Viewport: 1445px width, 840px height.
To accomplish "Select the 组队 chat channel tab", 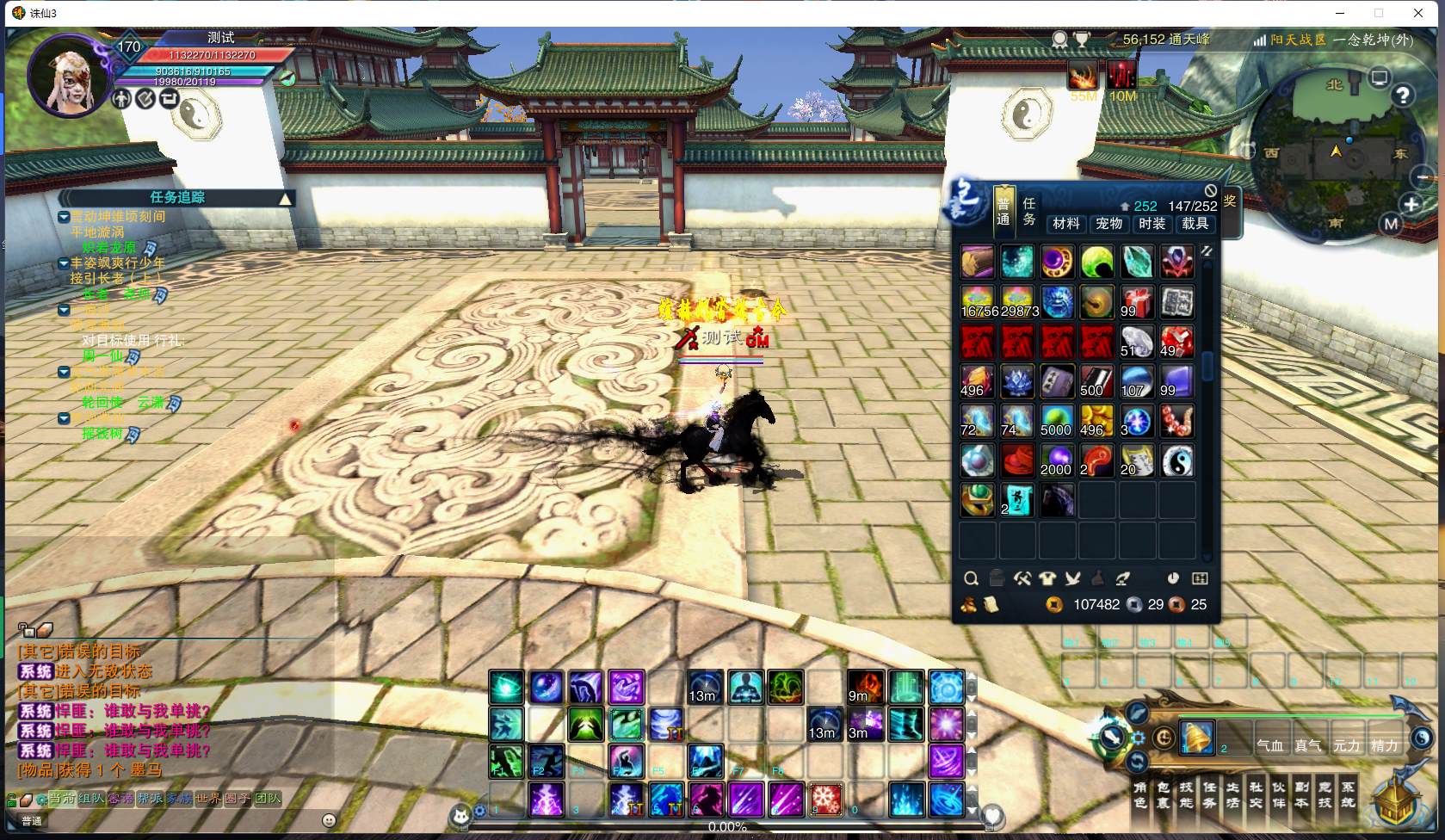I will click(x=91, y=799).
